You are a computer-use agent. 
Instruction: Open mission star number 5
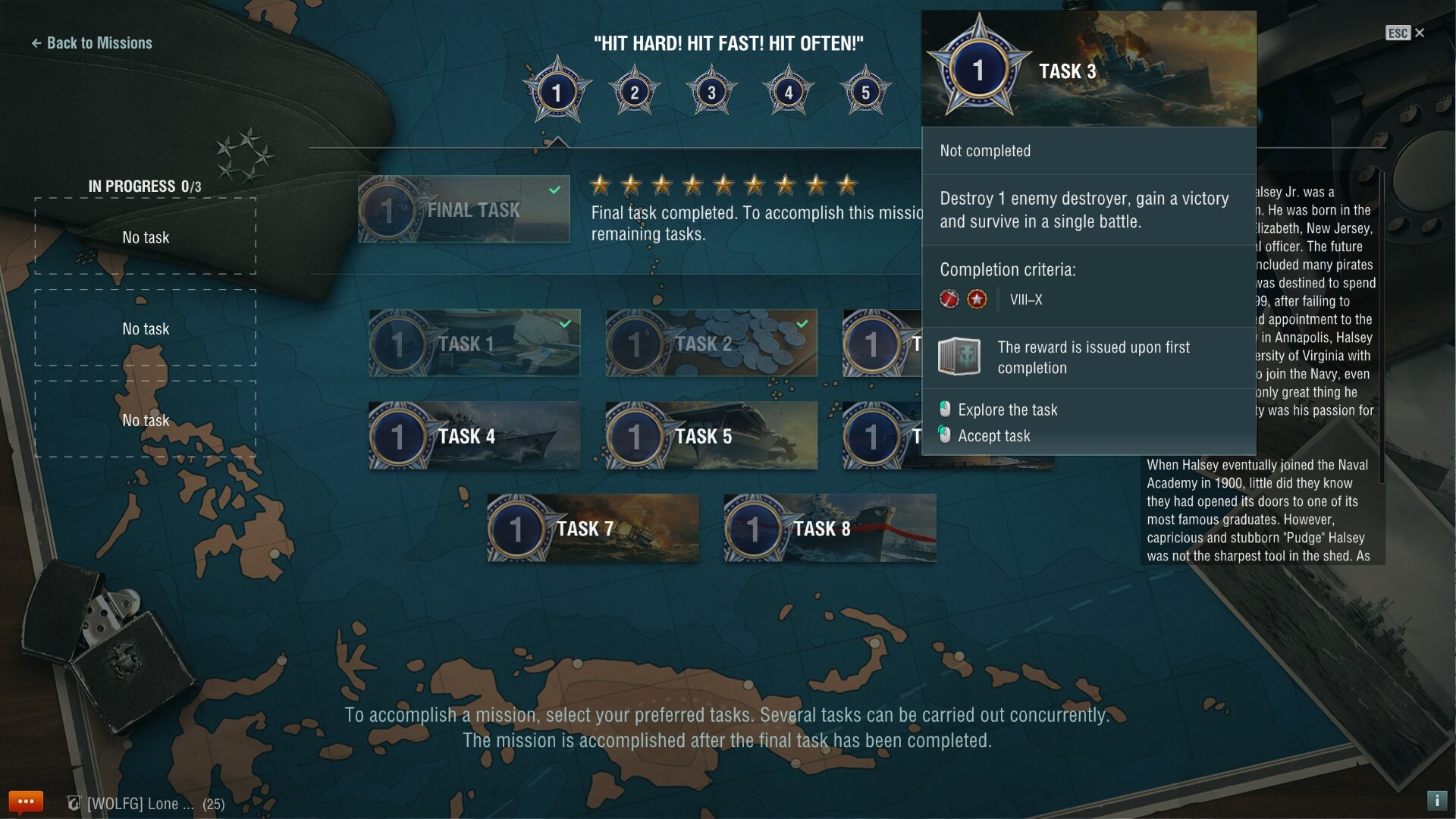pyautogui.click(x=865, y=93)
